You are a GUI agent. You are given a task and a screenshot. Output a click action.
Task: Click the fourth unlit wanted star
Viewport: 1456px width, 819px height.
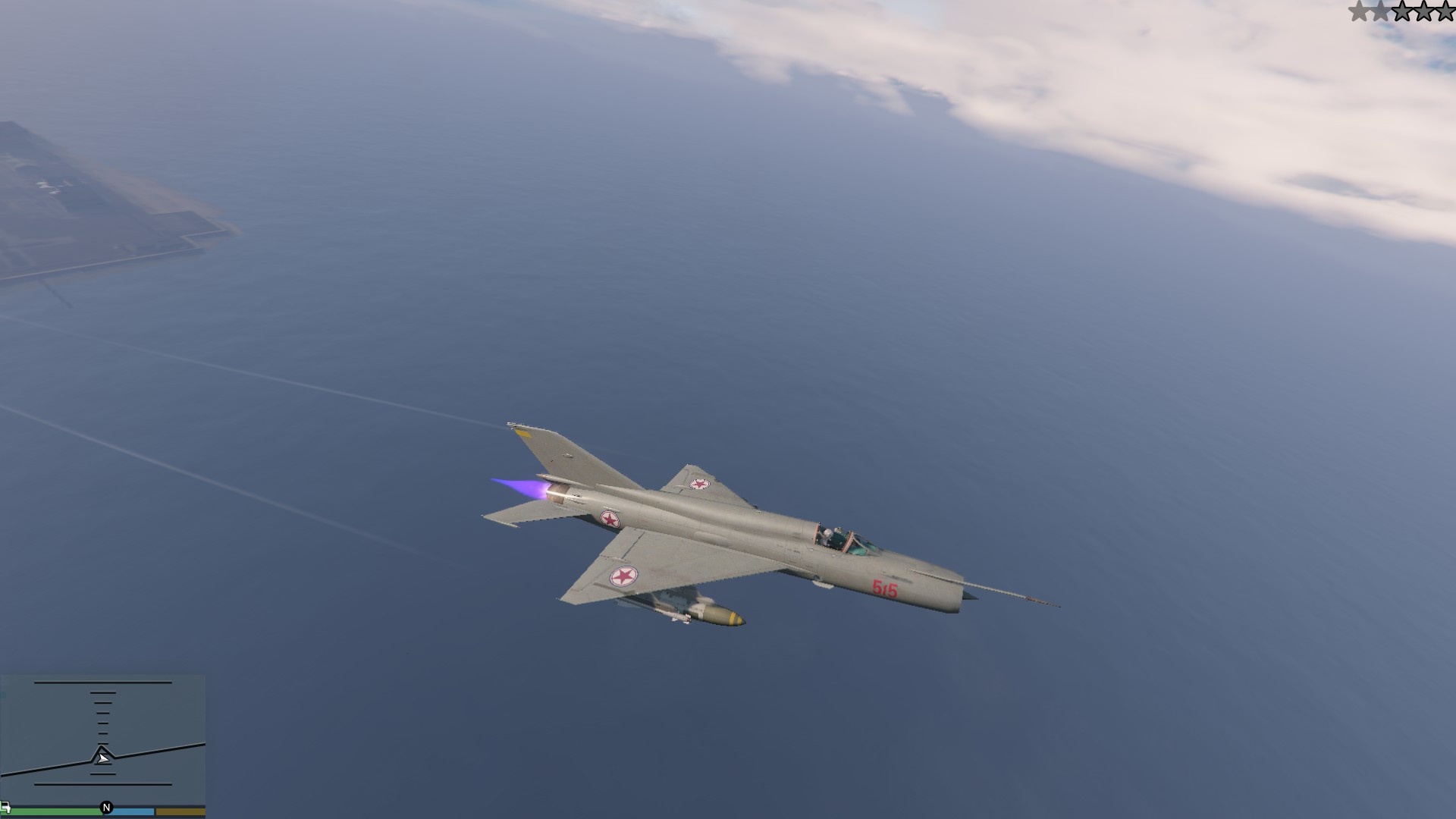pos(1424,11)
